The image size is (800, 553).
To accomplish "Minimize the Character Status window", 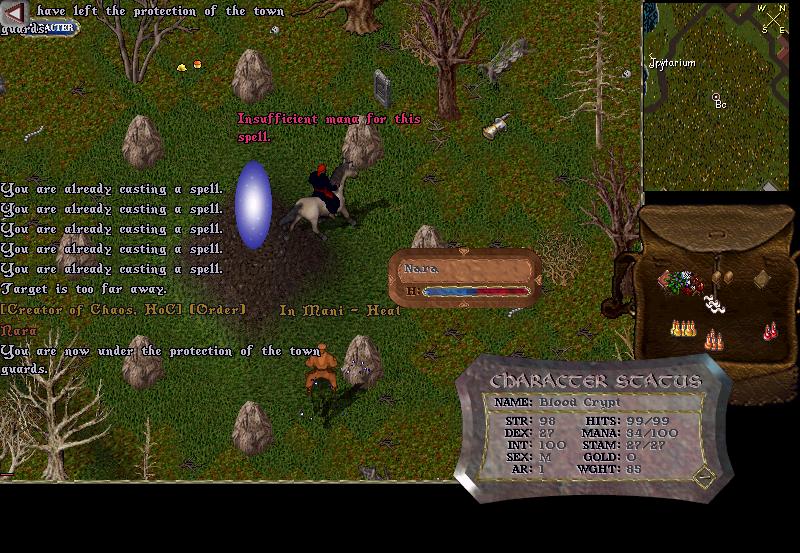I will pyautogui.click(x=703, y=477).
